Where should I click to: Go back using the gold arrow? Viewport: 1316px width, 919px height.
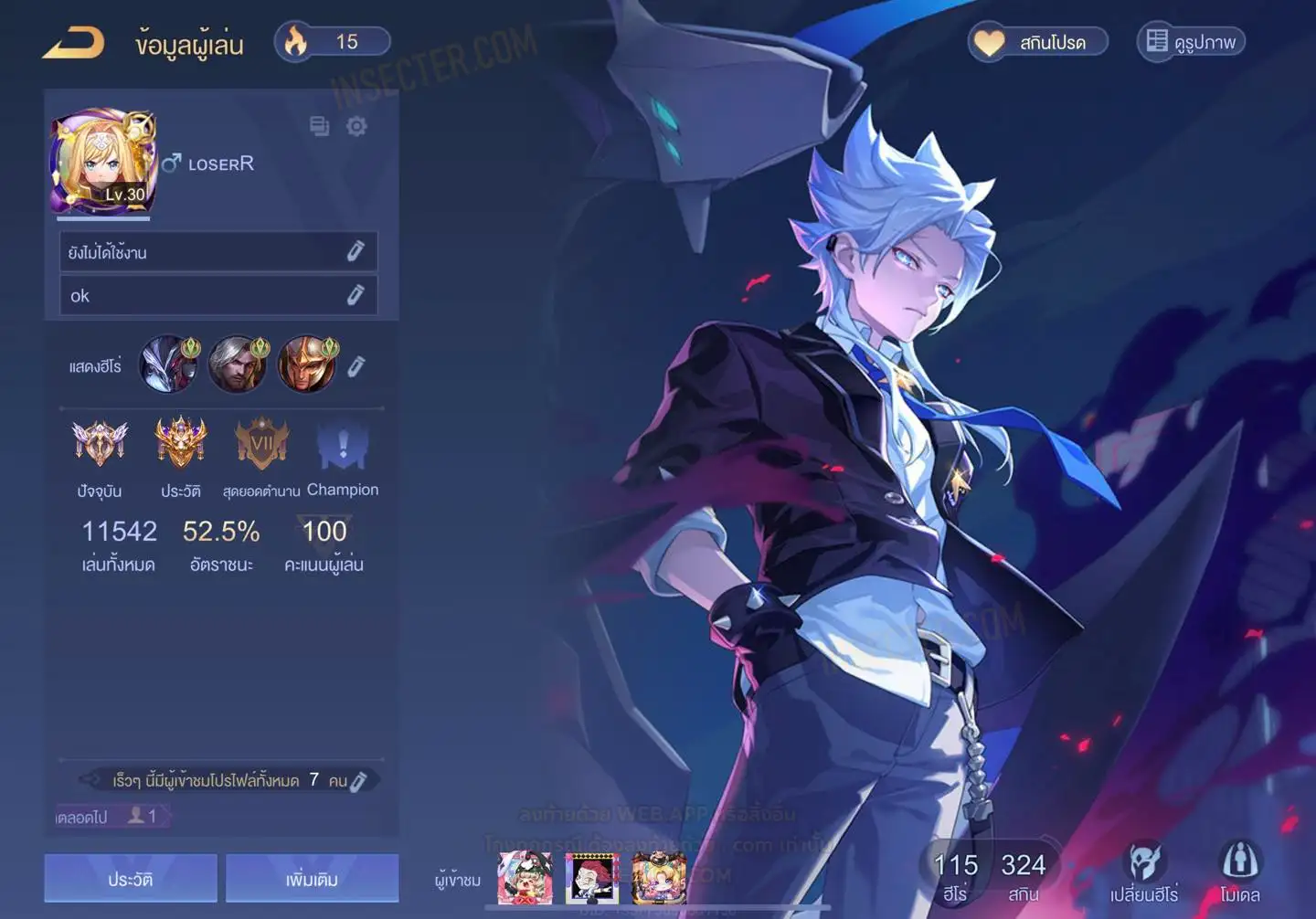coord(74,42)
